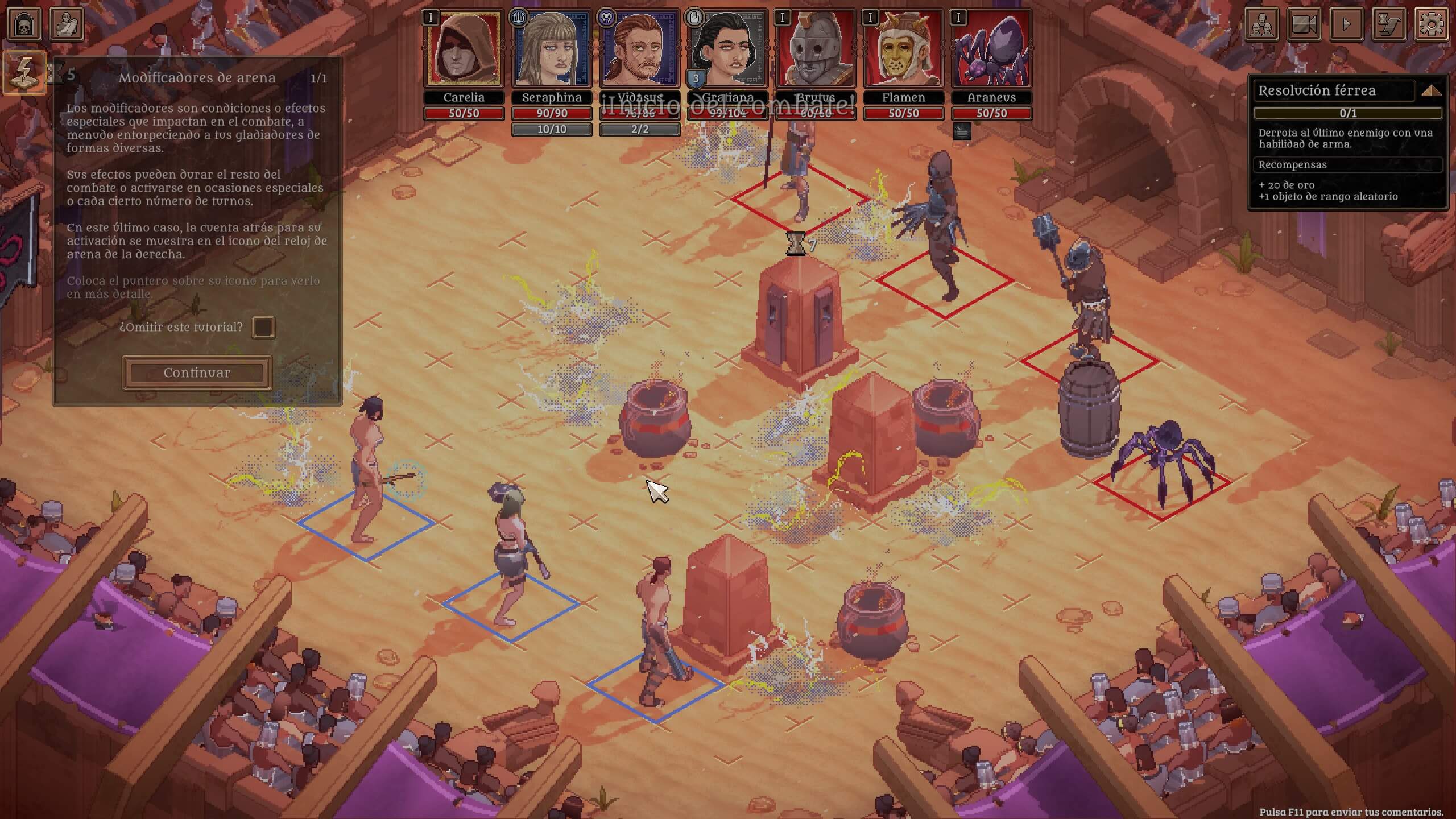
Task: Open the hourglass and scroll log button
Action: pos(1389,24)
